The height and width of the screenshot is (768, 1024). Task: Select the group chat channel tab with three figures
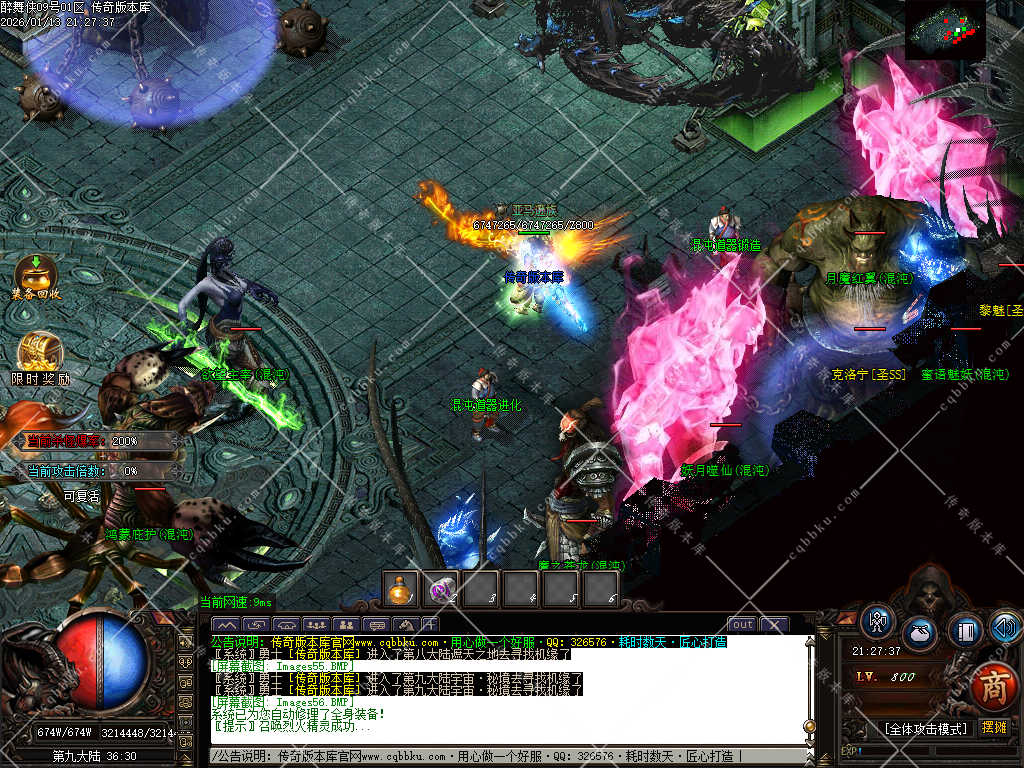(315, 626)
